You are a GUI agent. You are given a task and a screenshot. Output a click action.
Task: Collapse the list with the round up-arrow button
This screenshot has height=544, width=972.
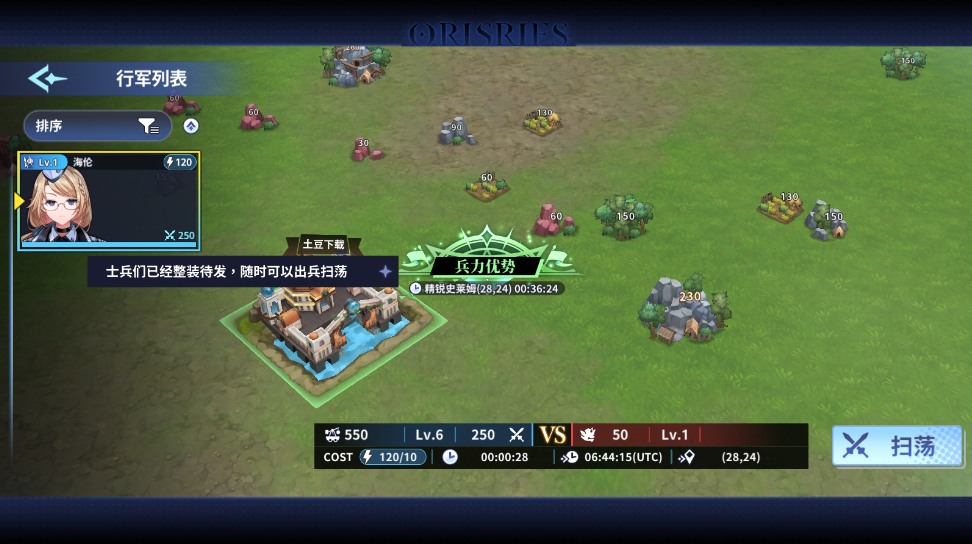point(191,126)
